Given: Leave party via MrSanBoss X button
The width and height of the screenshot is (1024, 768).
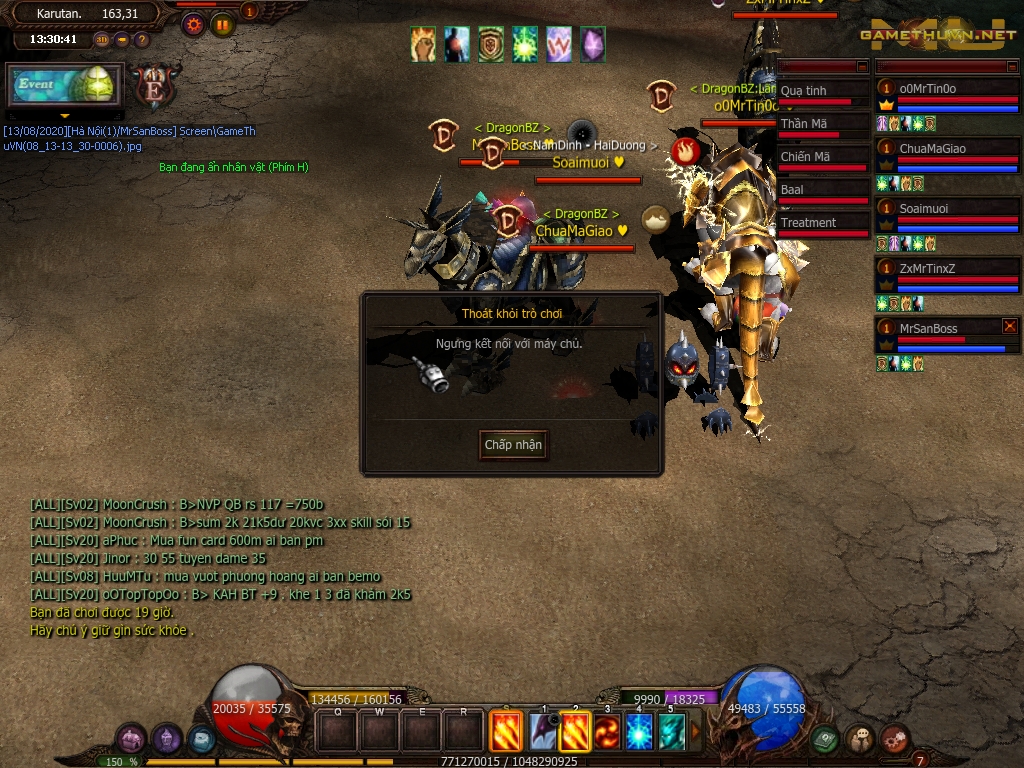Looking at the screenshot, I should [1010, 326].
